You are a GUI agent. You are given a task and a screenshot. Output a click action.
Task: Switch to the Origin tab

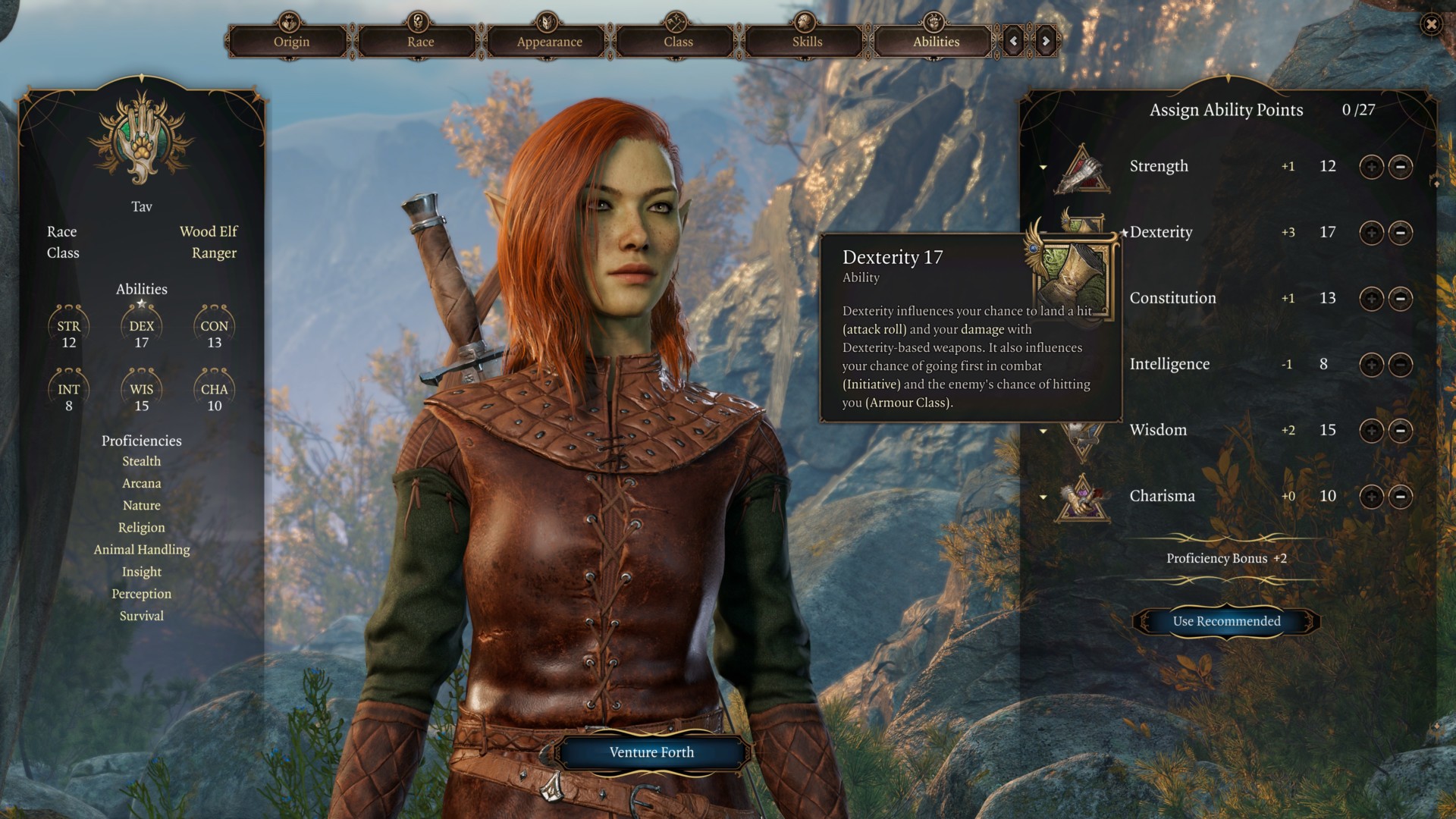[291, 42]
